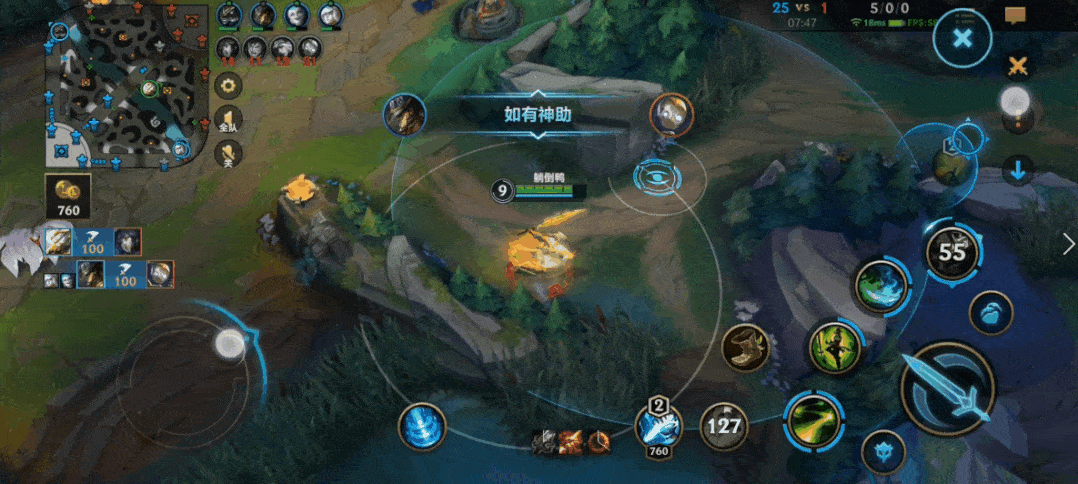
Task: Tap the crossed swords ping button
Action: click(x=1017, y=66)
